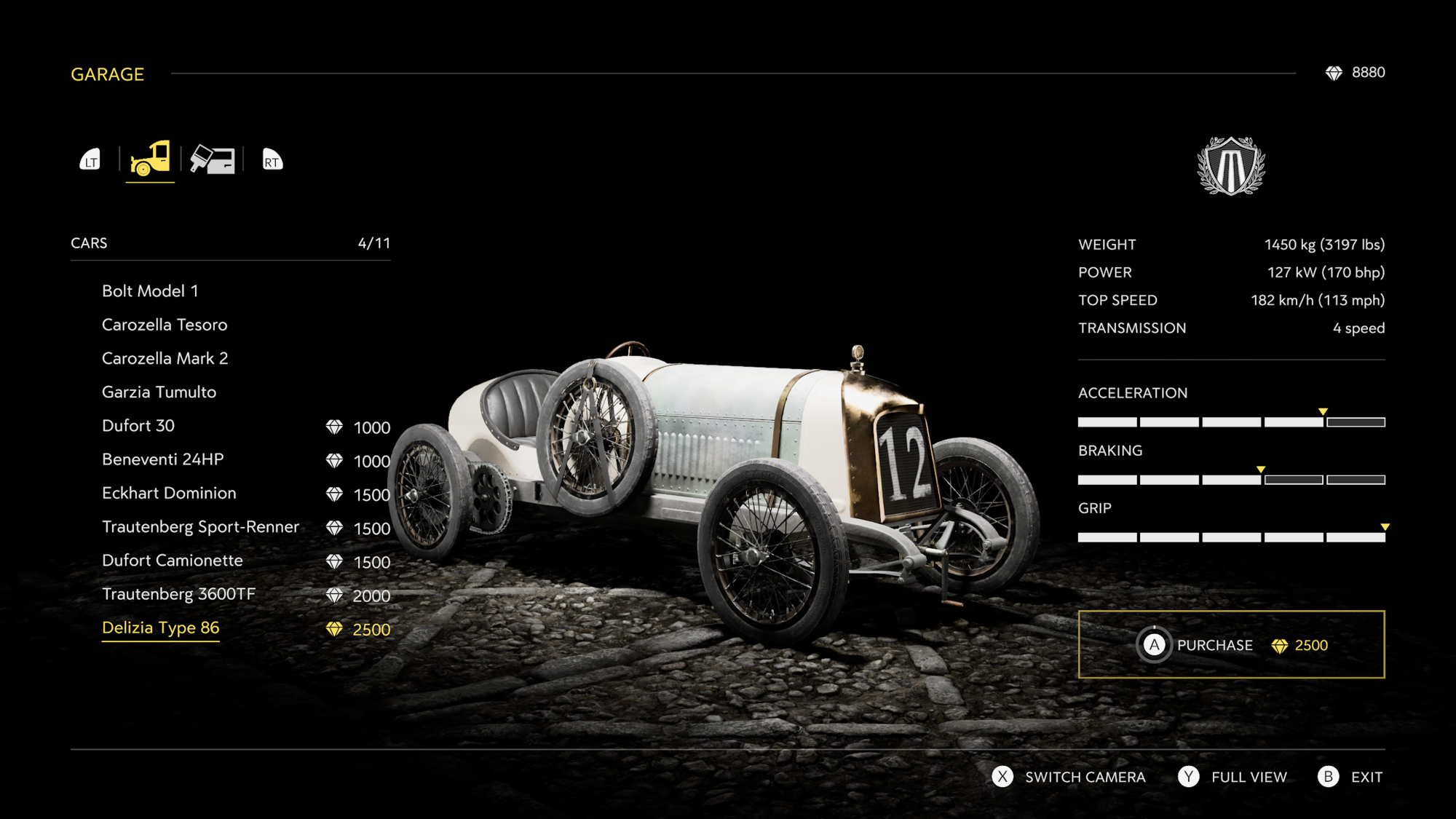Switch camera view of the car
1456x819 pixels.
click(x=1068, y=777)
